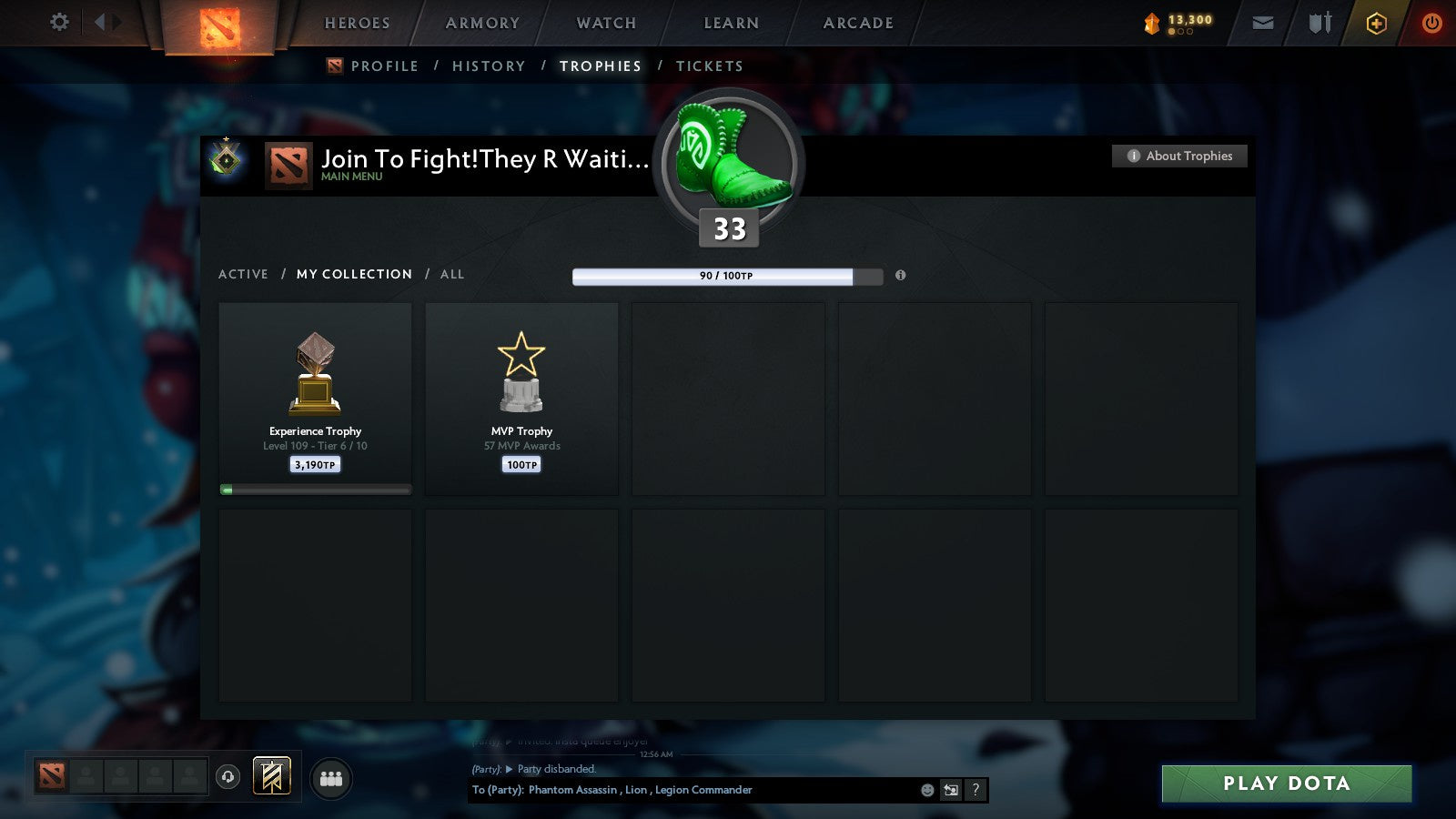Toggle to the ACTIVE trophies filter
Screen dimensions: 1456x819
(x=244, y=274)
